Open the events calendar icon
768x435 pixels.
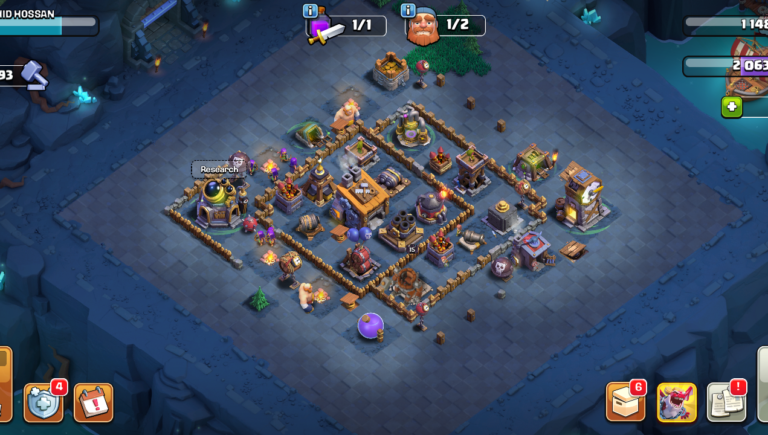93,402
